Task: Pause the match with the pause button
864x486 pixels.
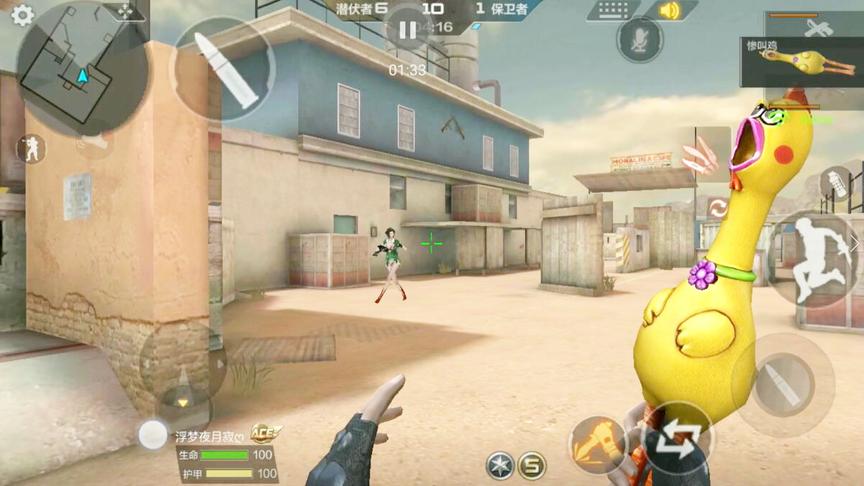Action: pyautogui.click(x=407, y=30)
